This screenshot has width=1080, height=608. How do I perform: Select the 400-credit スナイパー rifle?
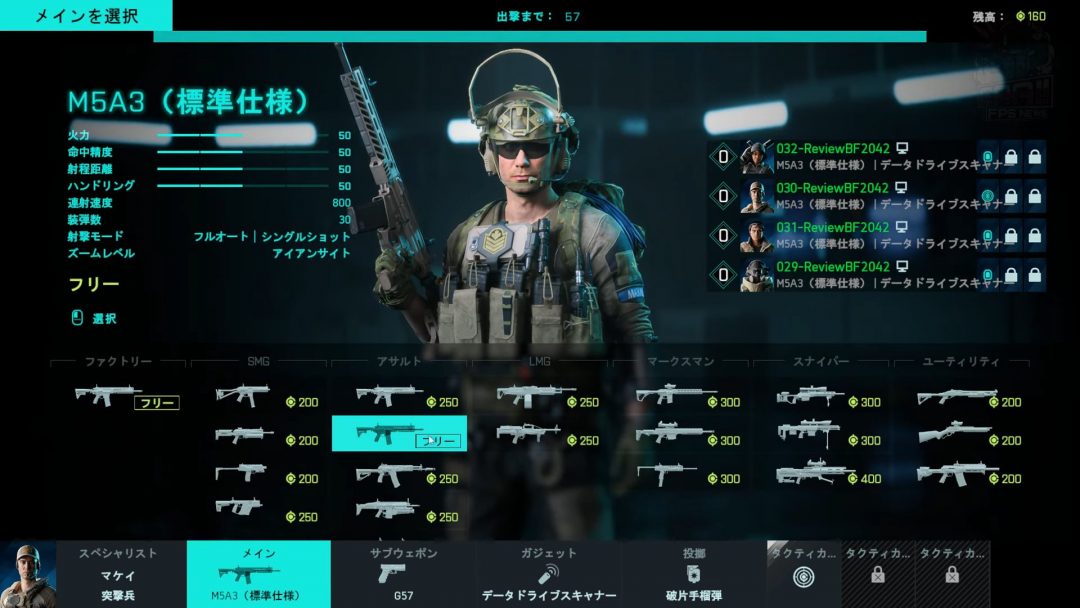830,474
